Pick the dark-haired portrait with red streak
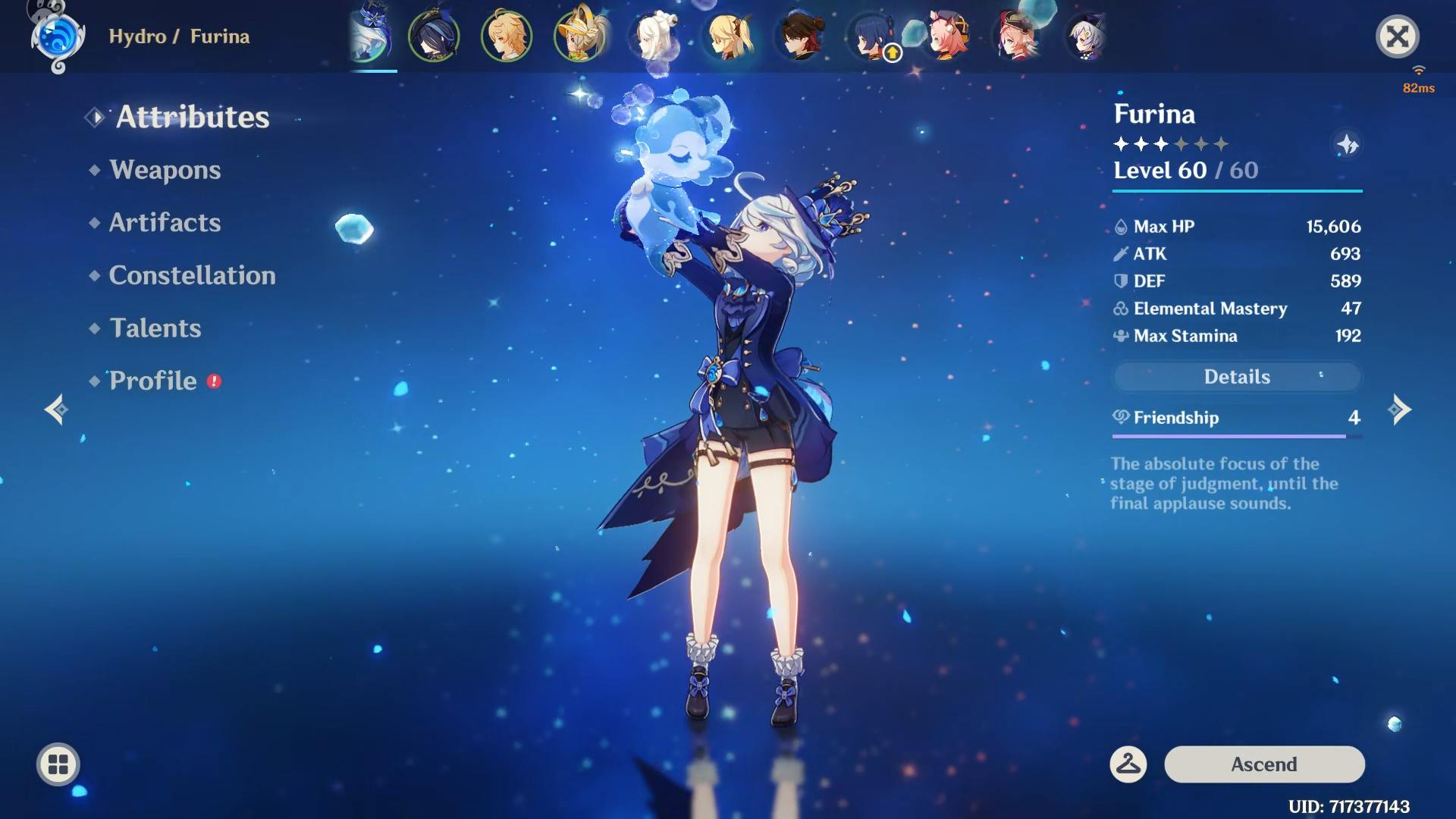 (801, 36)
